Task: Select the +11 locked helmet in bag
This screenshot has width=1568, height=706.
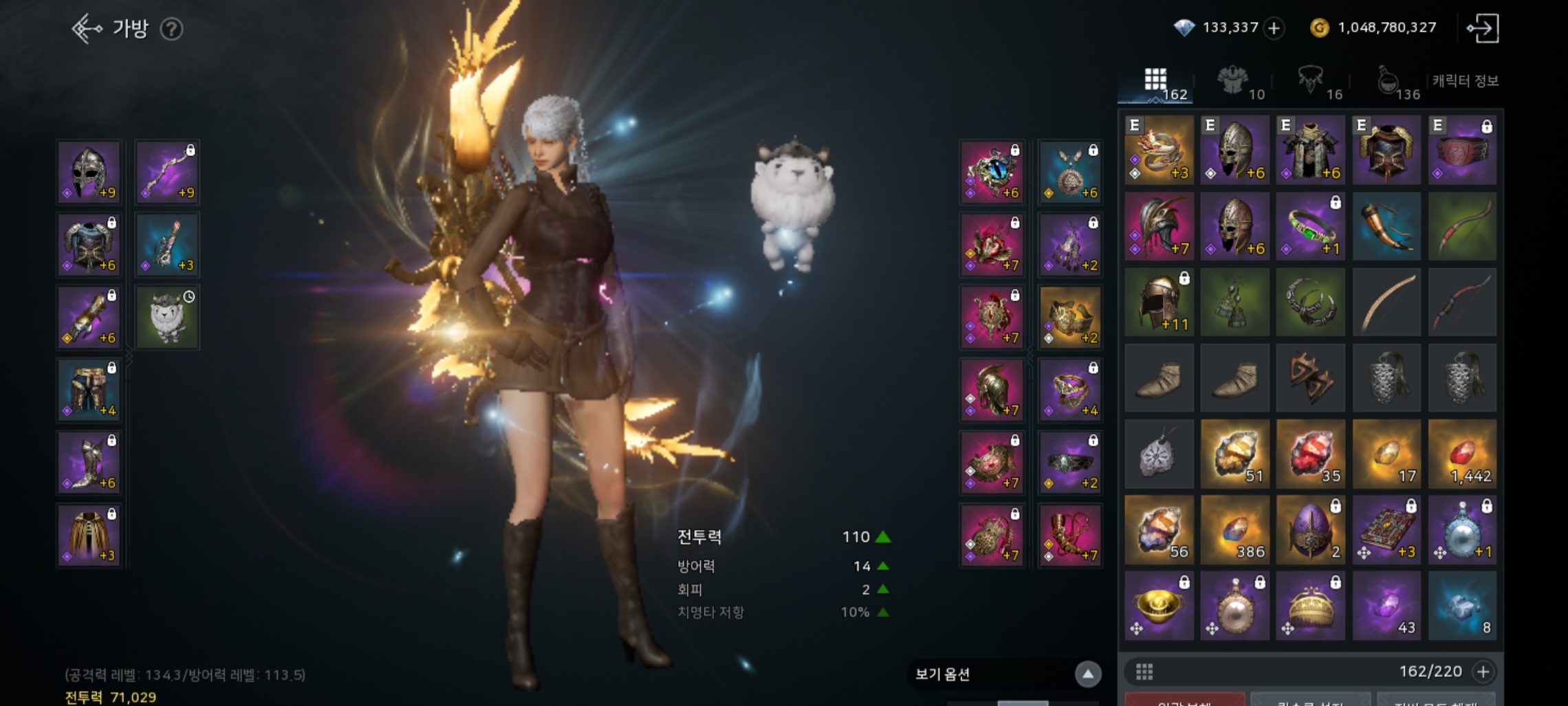Action: 1159,302
